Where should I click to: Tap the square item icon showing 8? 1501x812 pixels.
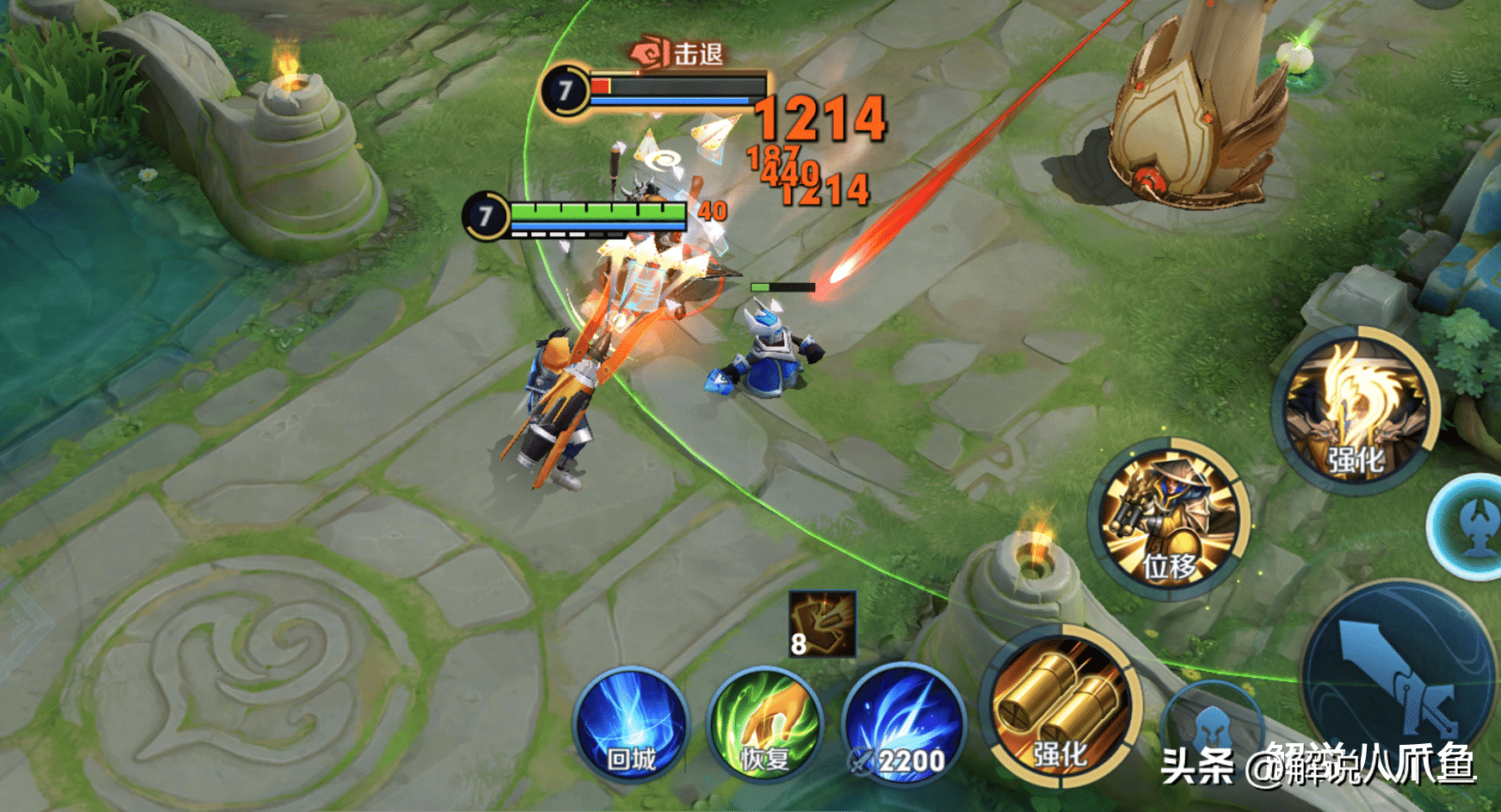coord(823,624)
